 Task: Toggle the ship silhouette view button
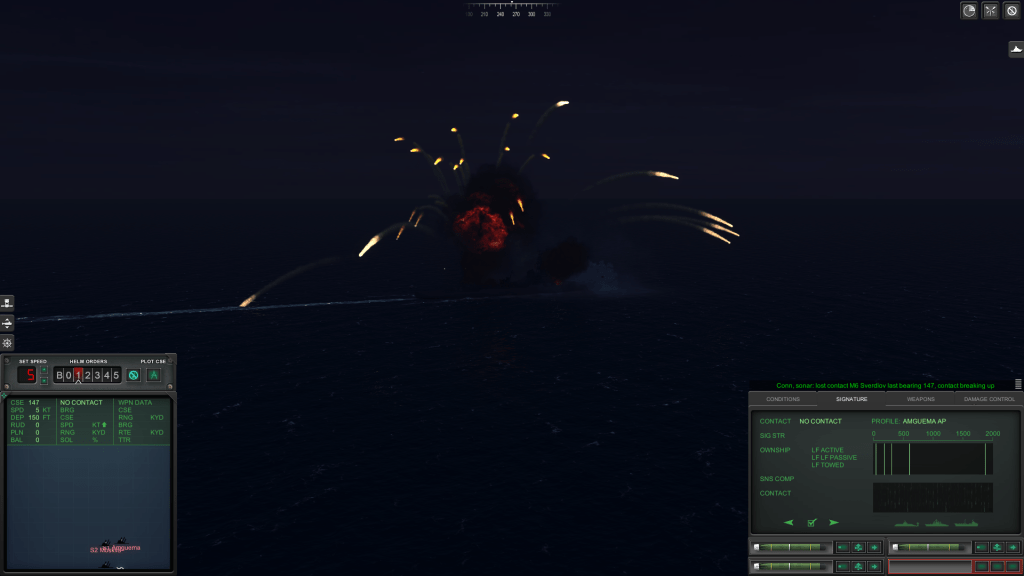pyautogui.click(x=1015, y=49)
